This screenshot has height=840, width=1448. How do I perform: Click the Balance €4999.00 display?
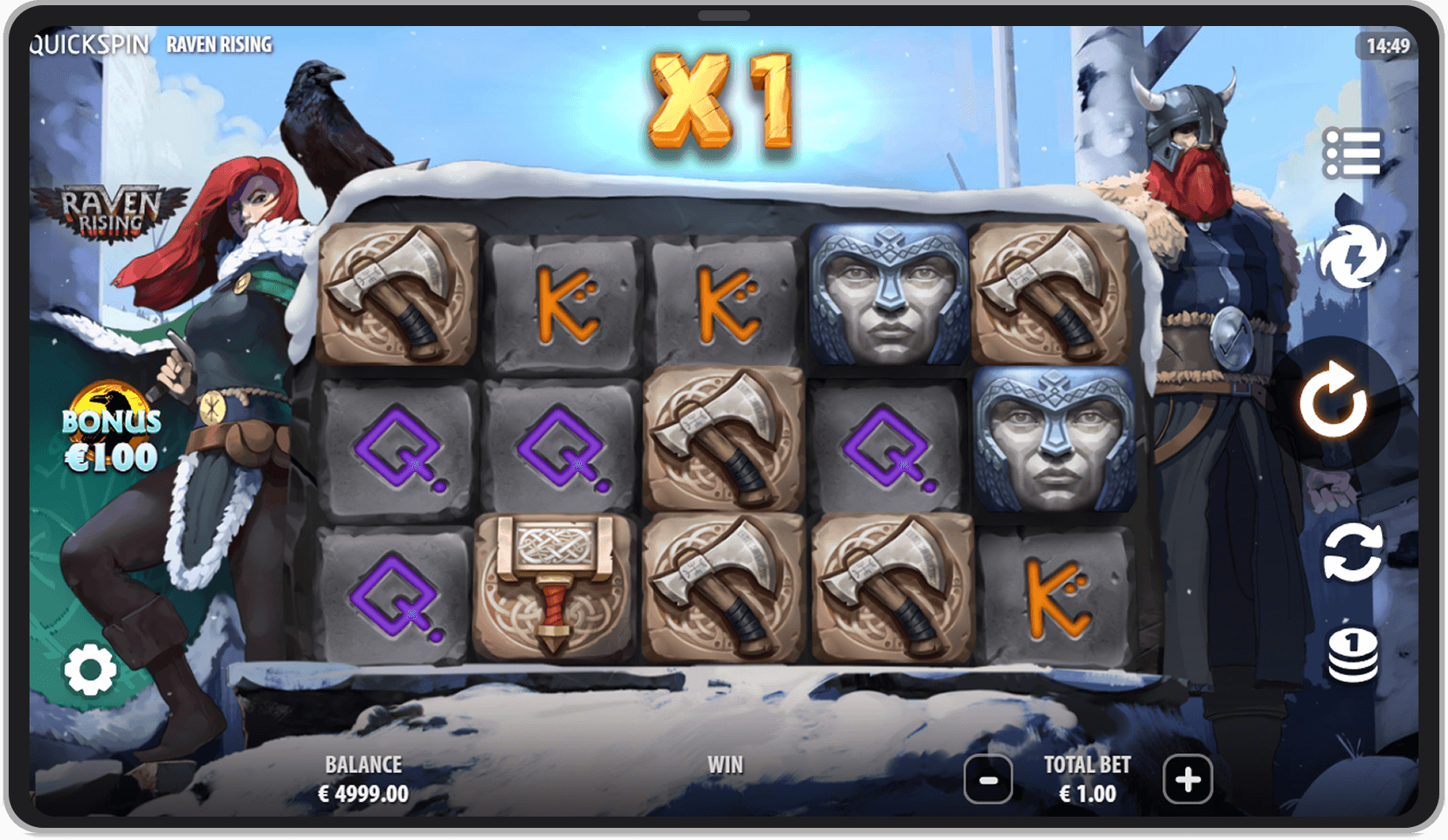(x=362, y=778)
